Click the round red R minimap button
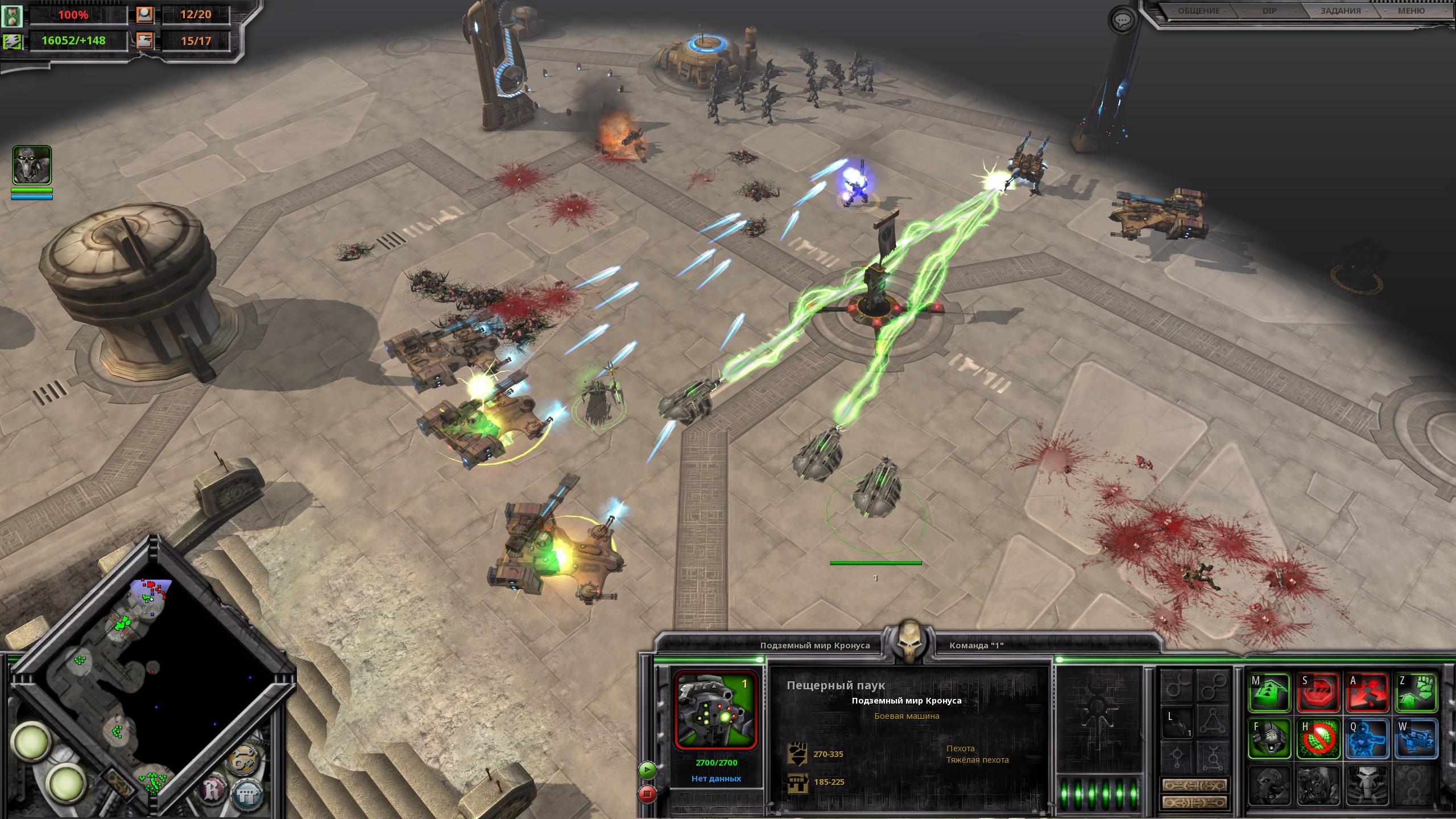The height and width of the screenshot is (819, 1456). click(x=214, y=790)
